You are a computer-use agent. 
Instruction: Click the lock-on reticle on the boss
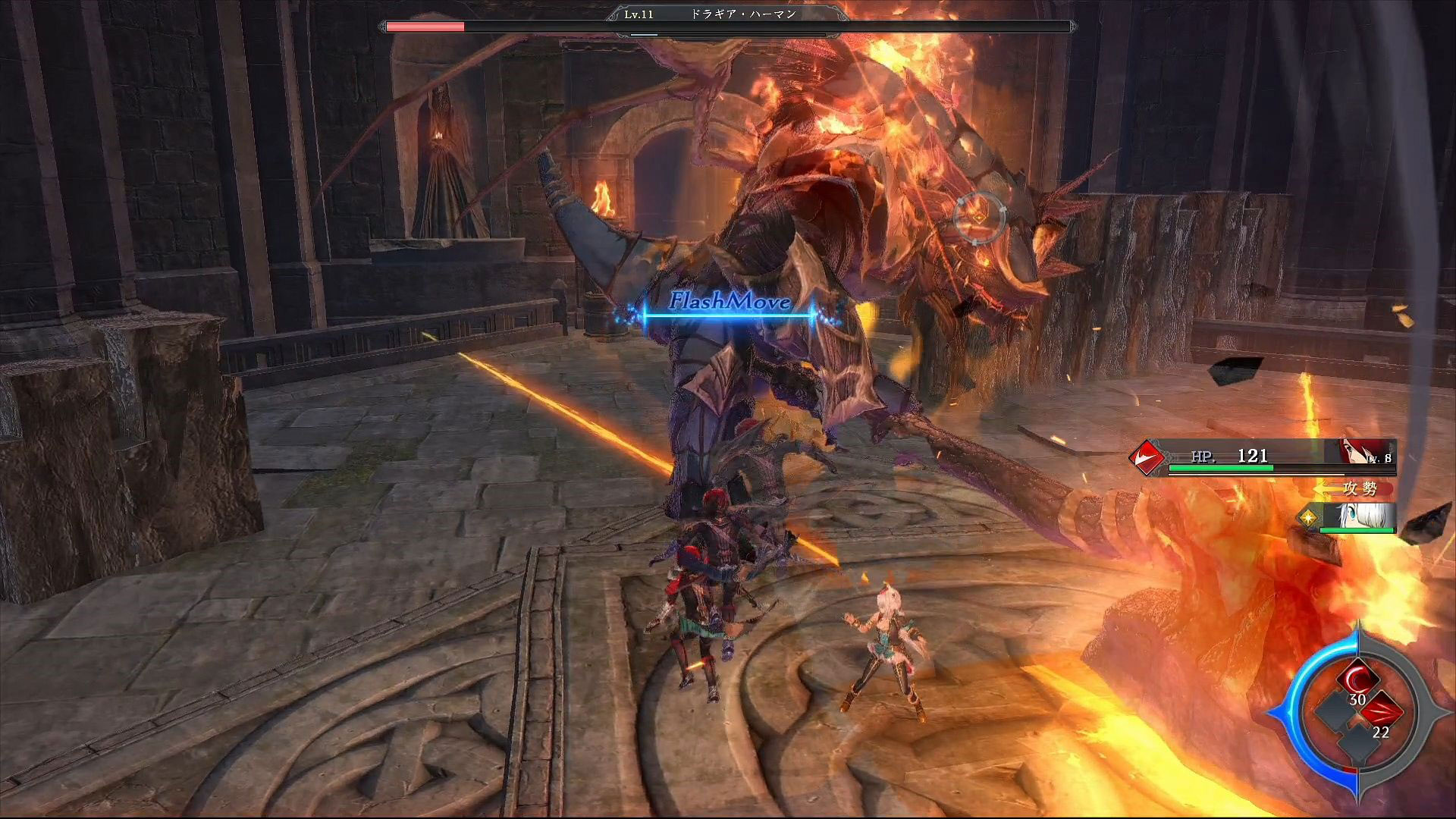point(979,217)
